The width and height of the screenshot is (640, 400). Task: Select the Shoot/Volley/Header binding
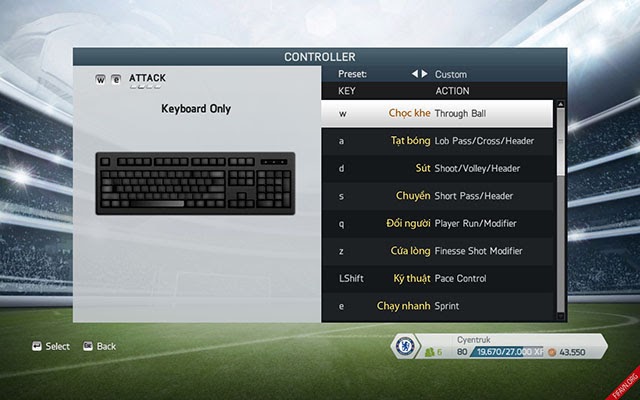pyautogui.click(x=438, y=168)
